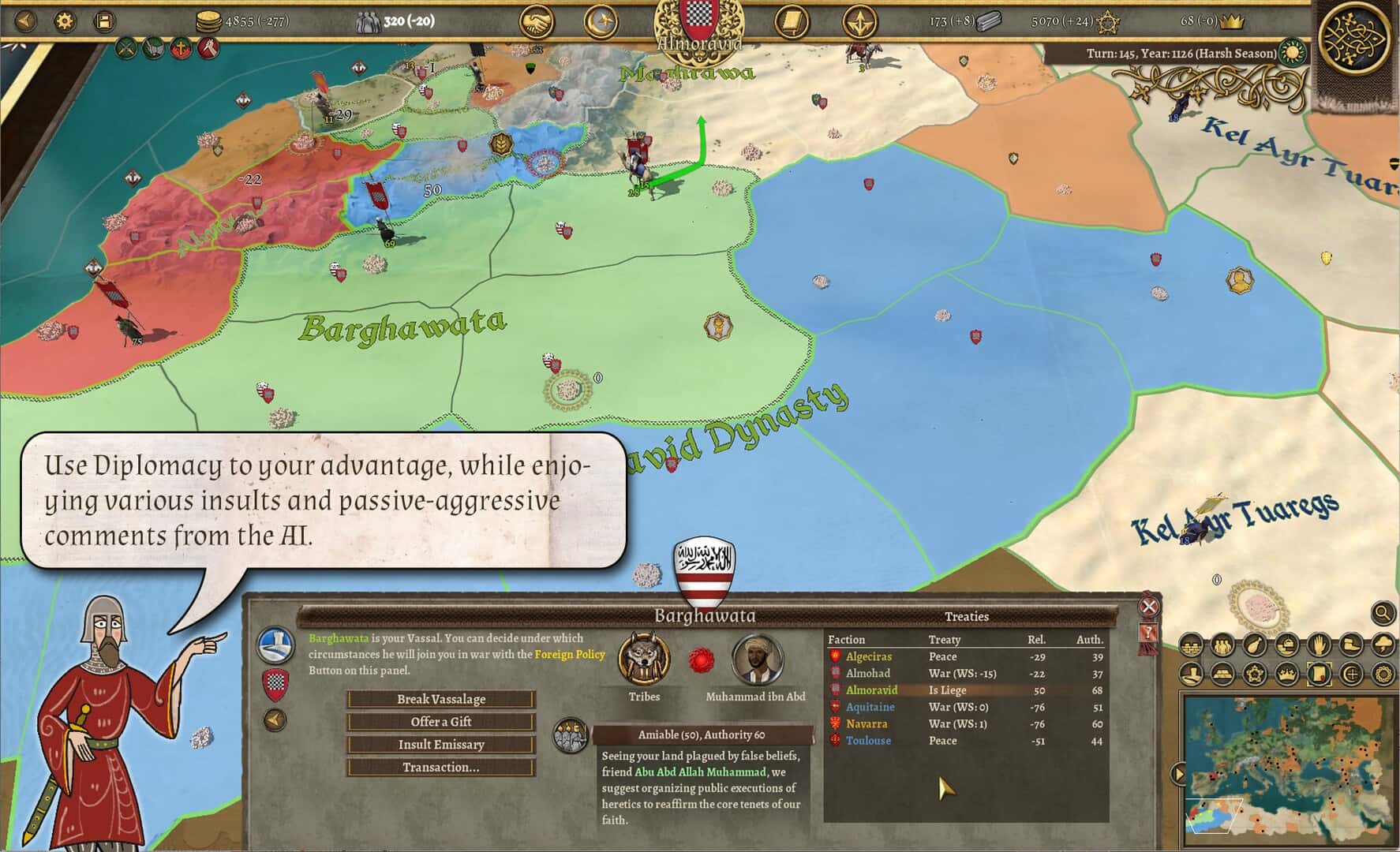1400x852 pixels.
Task: Click the magnifying glass search button
Action: [1383, 612]
